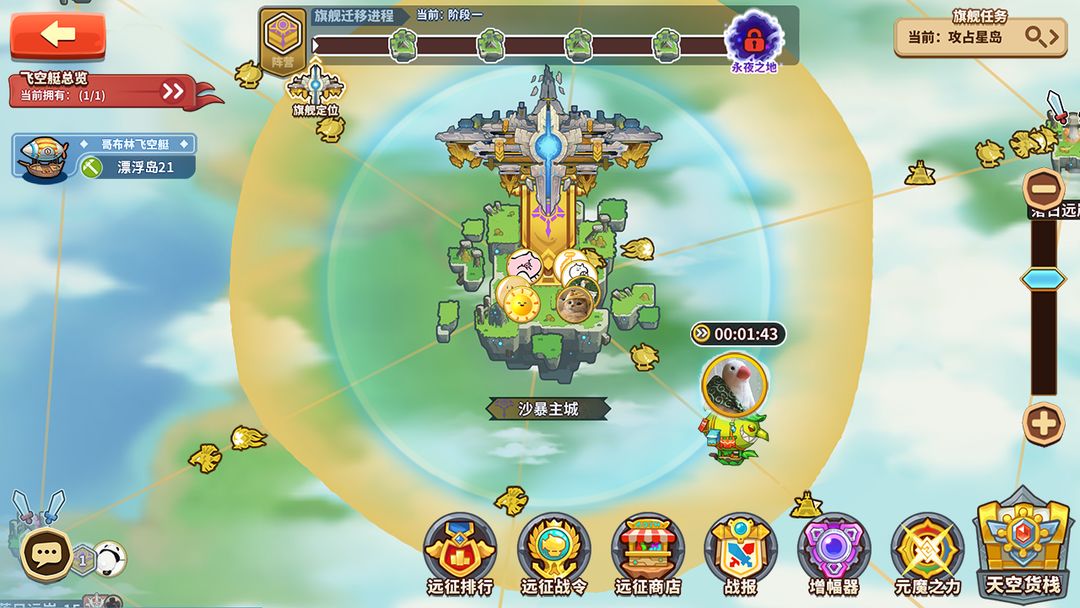The width and height of the screenshot is (1080, 608).
Task: Open the 远征战令 battle pass
Action: [x=553, y=555]
